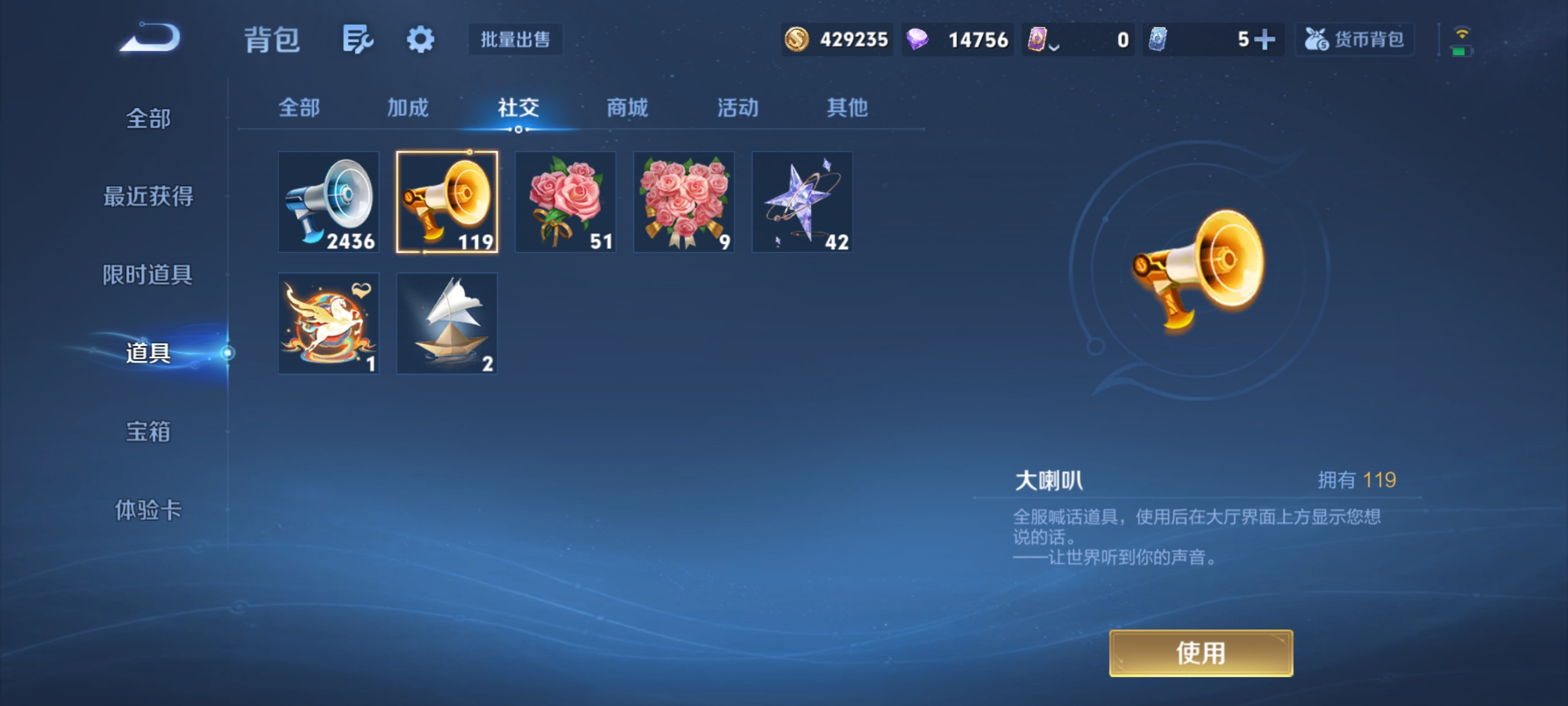This screenshot has height=706, width=1568.
Task: Select the paper boat item
Action: pos(447,323)
